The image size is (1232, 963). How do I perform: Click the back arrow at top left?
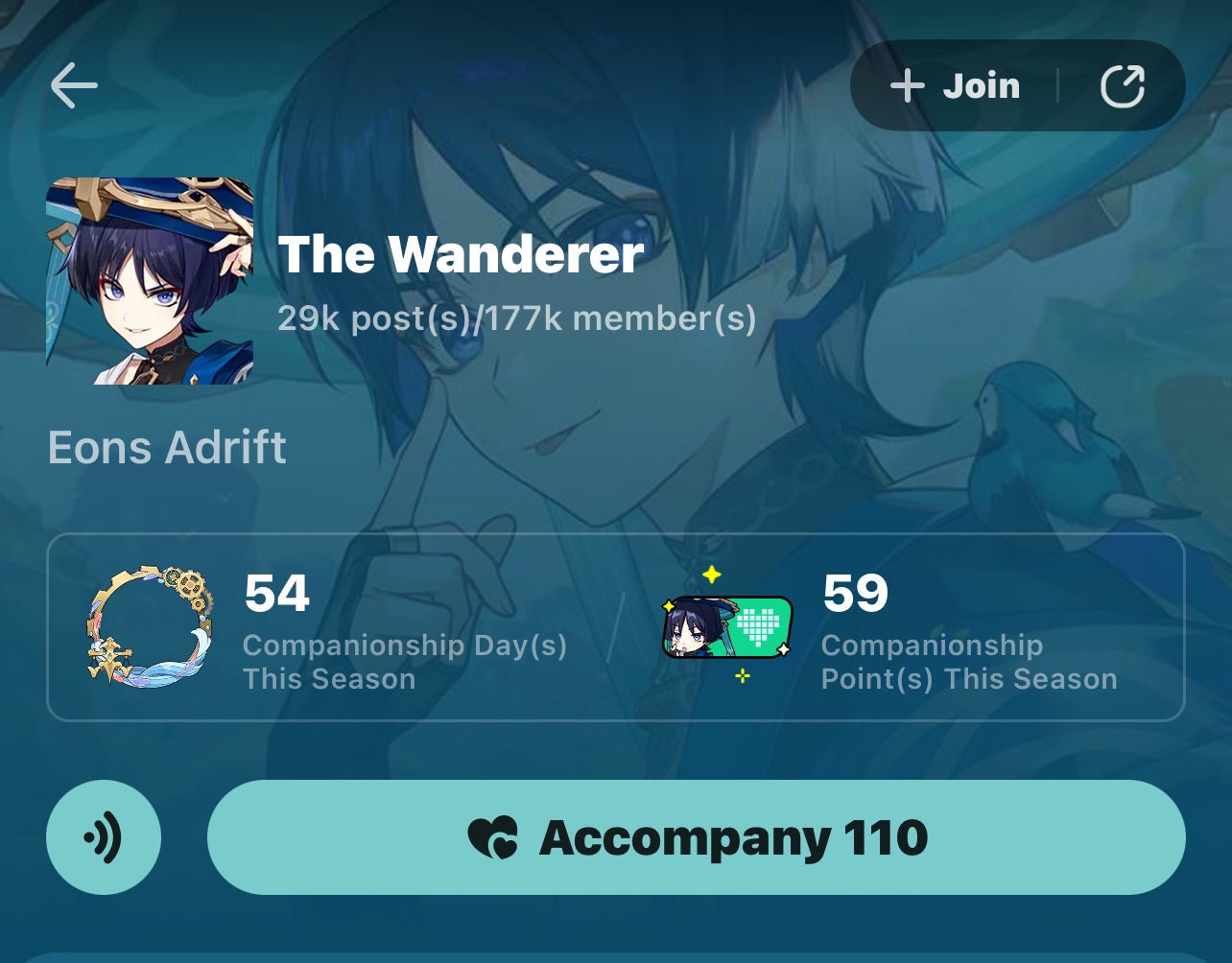click(72, 85)
